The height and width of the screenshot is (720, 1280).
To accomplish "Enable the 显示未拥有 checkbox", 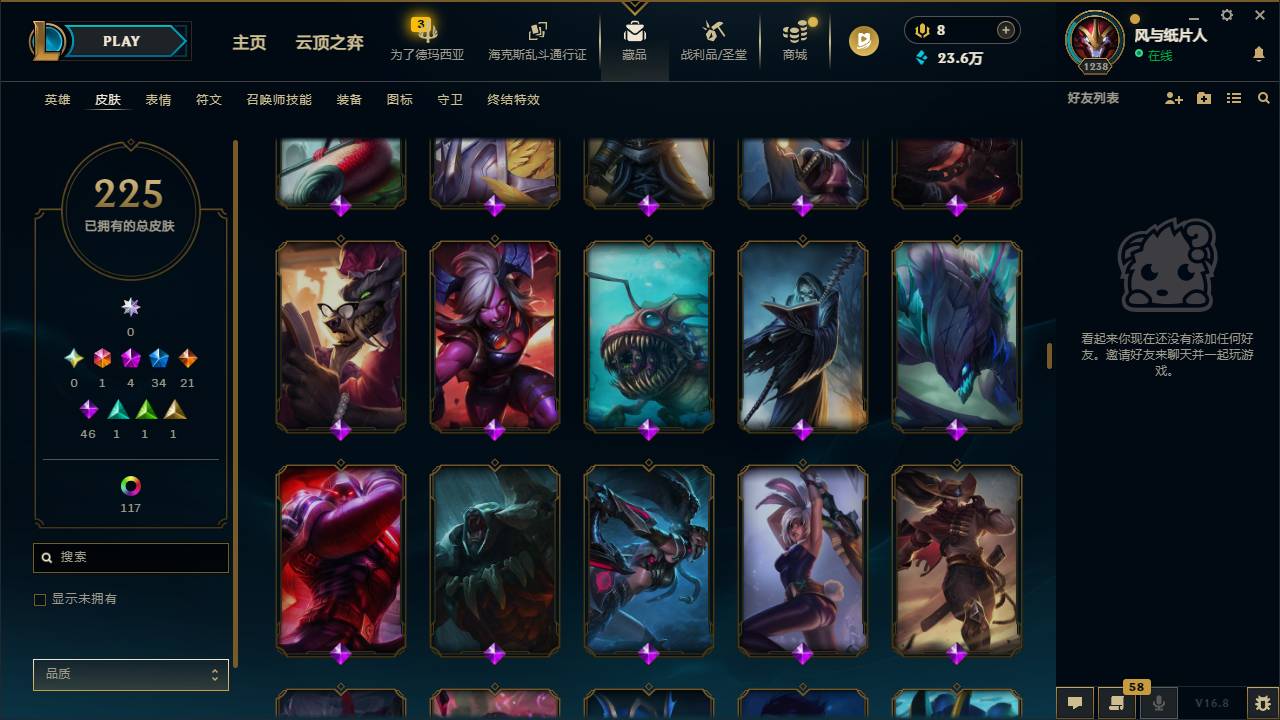I will coord(40,599).
